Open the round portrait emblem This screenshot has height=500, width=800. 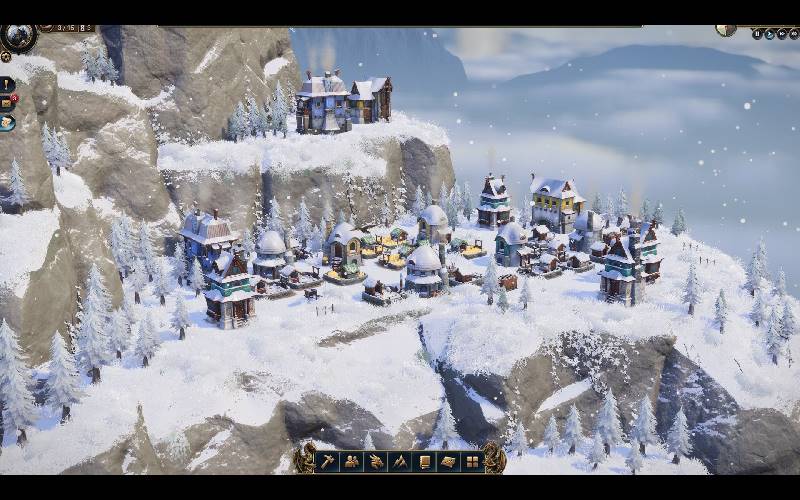17,37
